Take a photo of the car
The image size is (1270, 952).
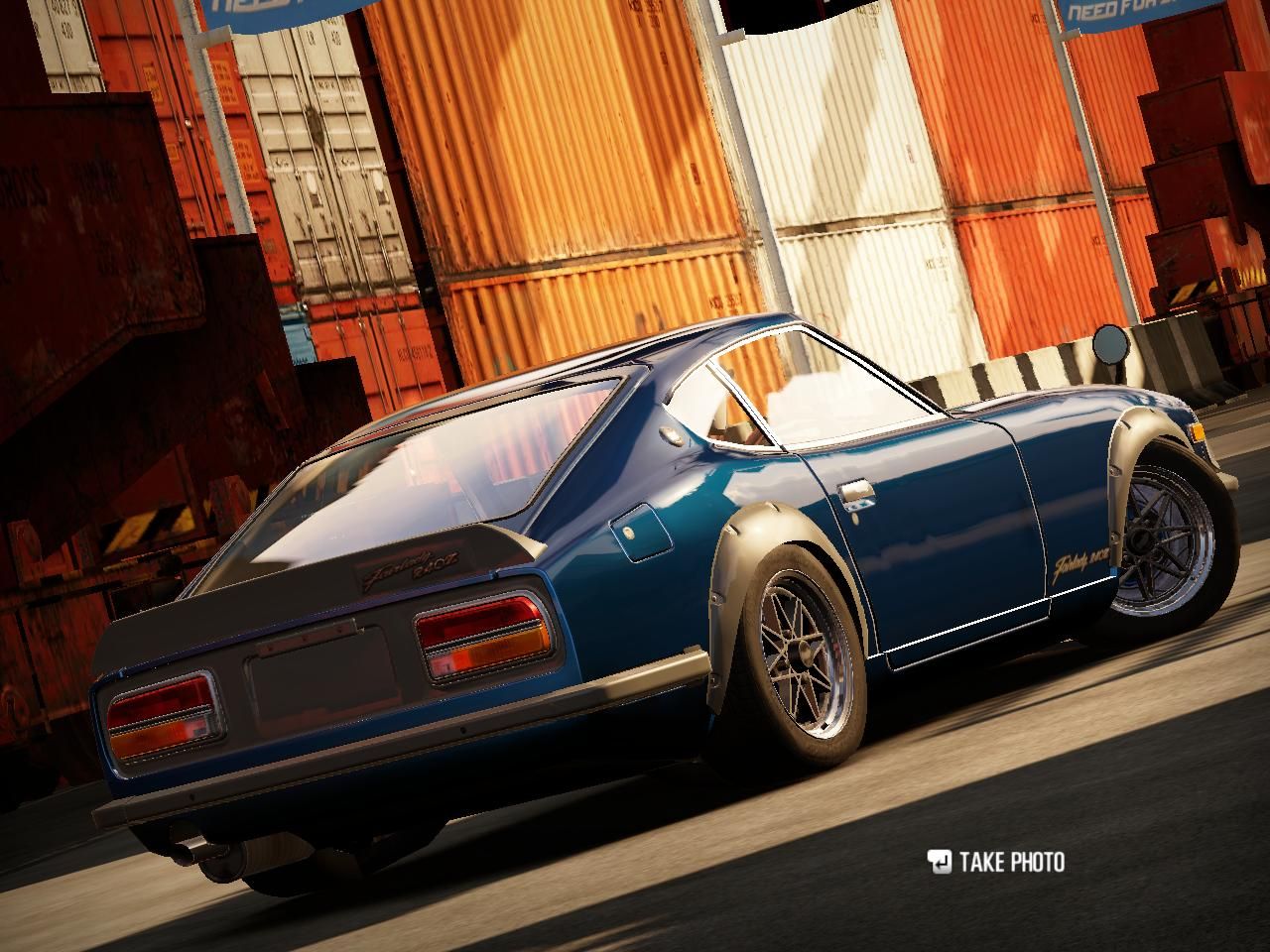(995, 862)
